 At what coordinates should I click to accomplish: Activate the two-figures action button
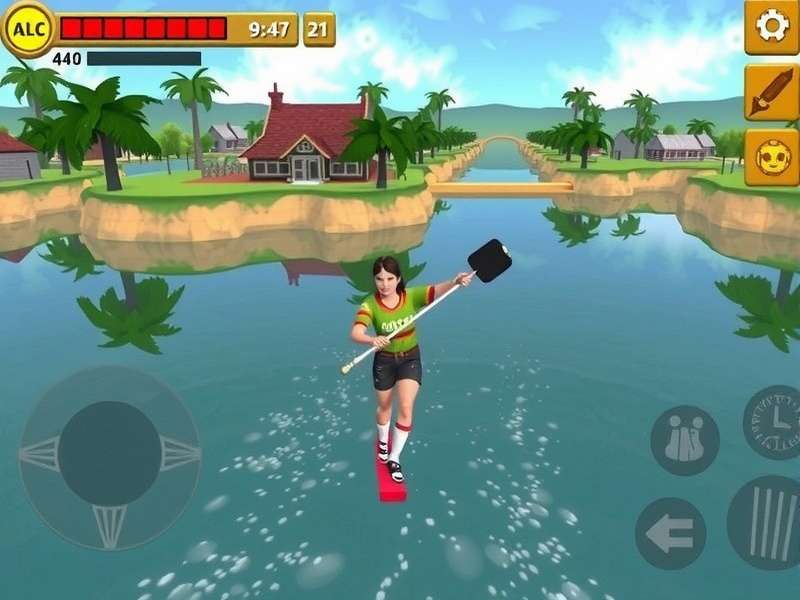pos(685,440)
